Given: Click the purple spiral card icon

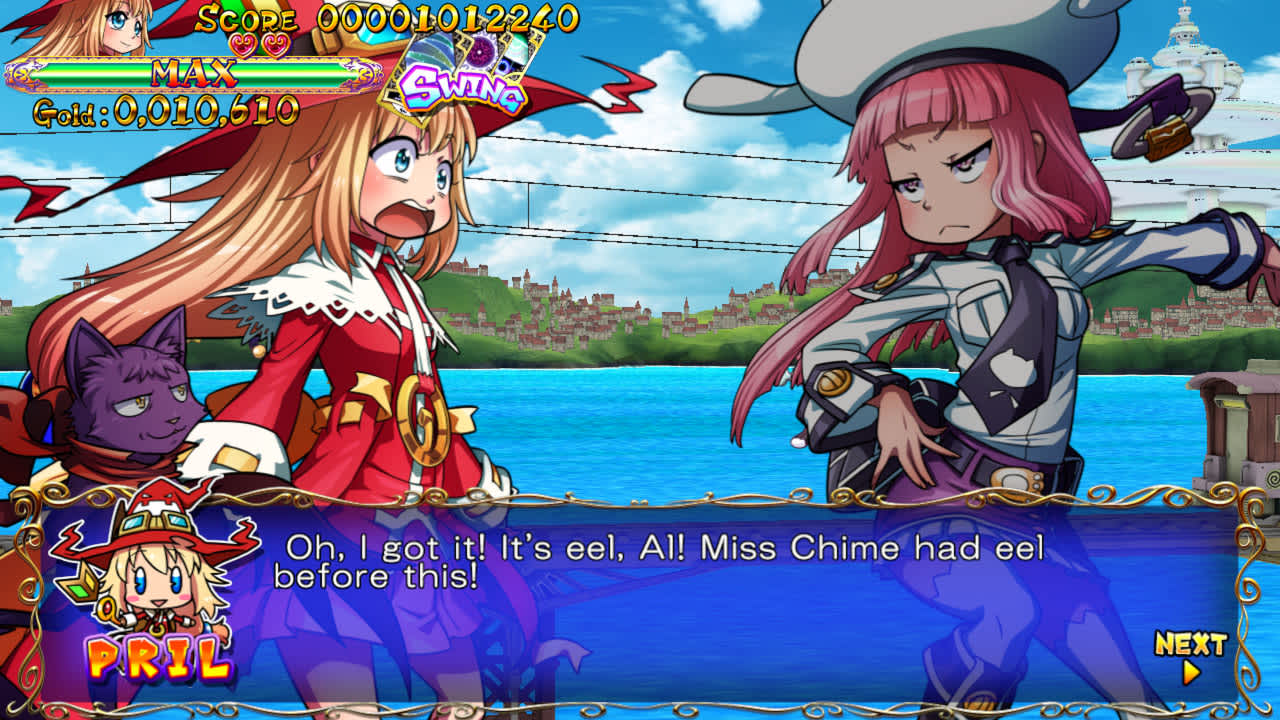Looking at the screenshot, I should pyautogui.click(x=479, y=50).
